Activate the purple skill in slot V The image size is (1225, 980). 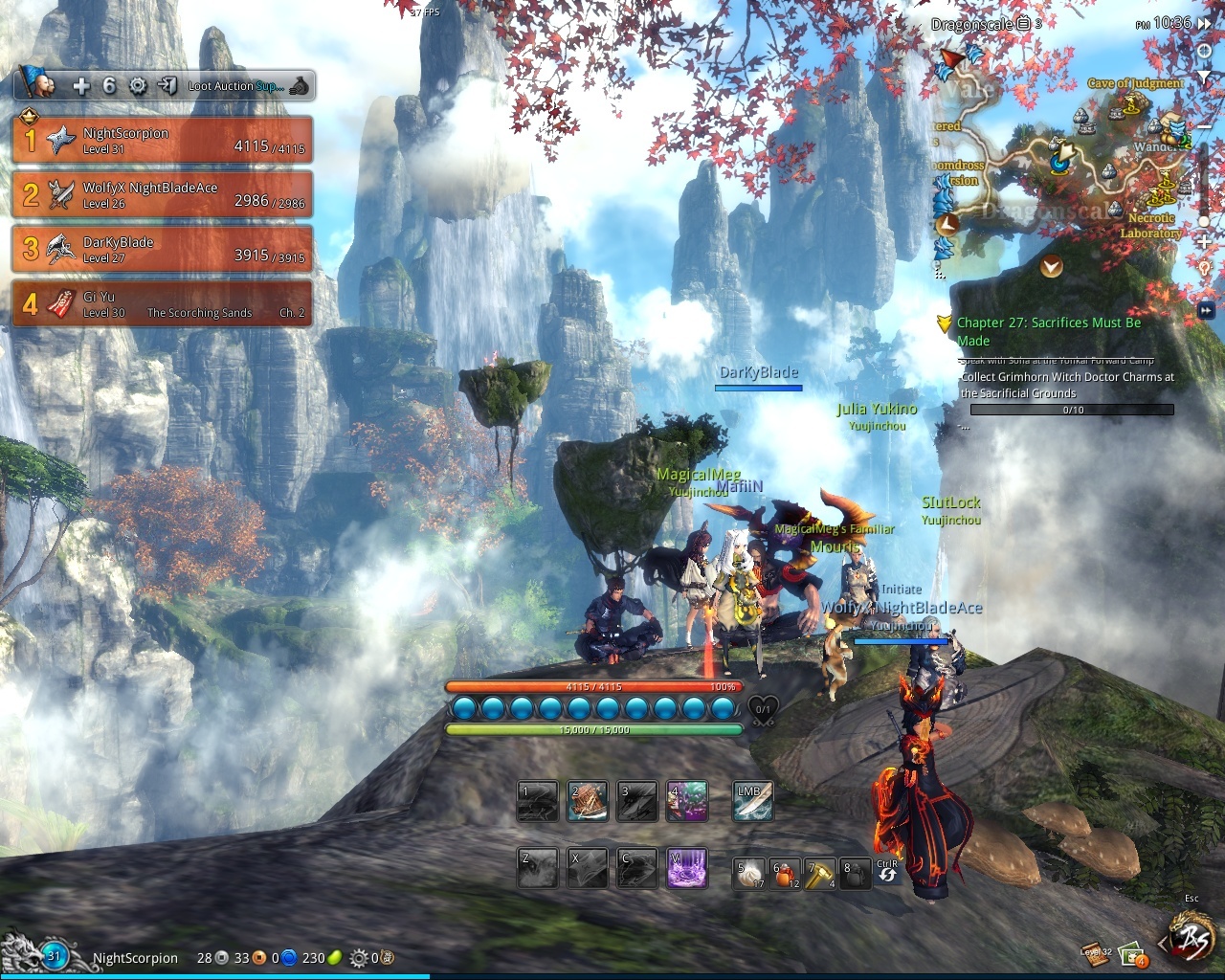686,868
